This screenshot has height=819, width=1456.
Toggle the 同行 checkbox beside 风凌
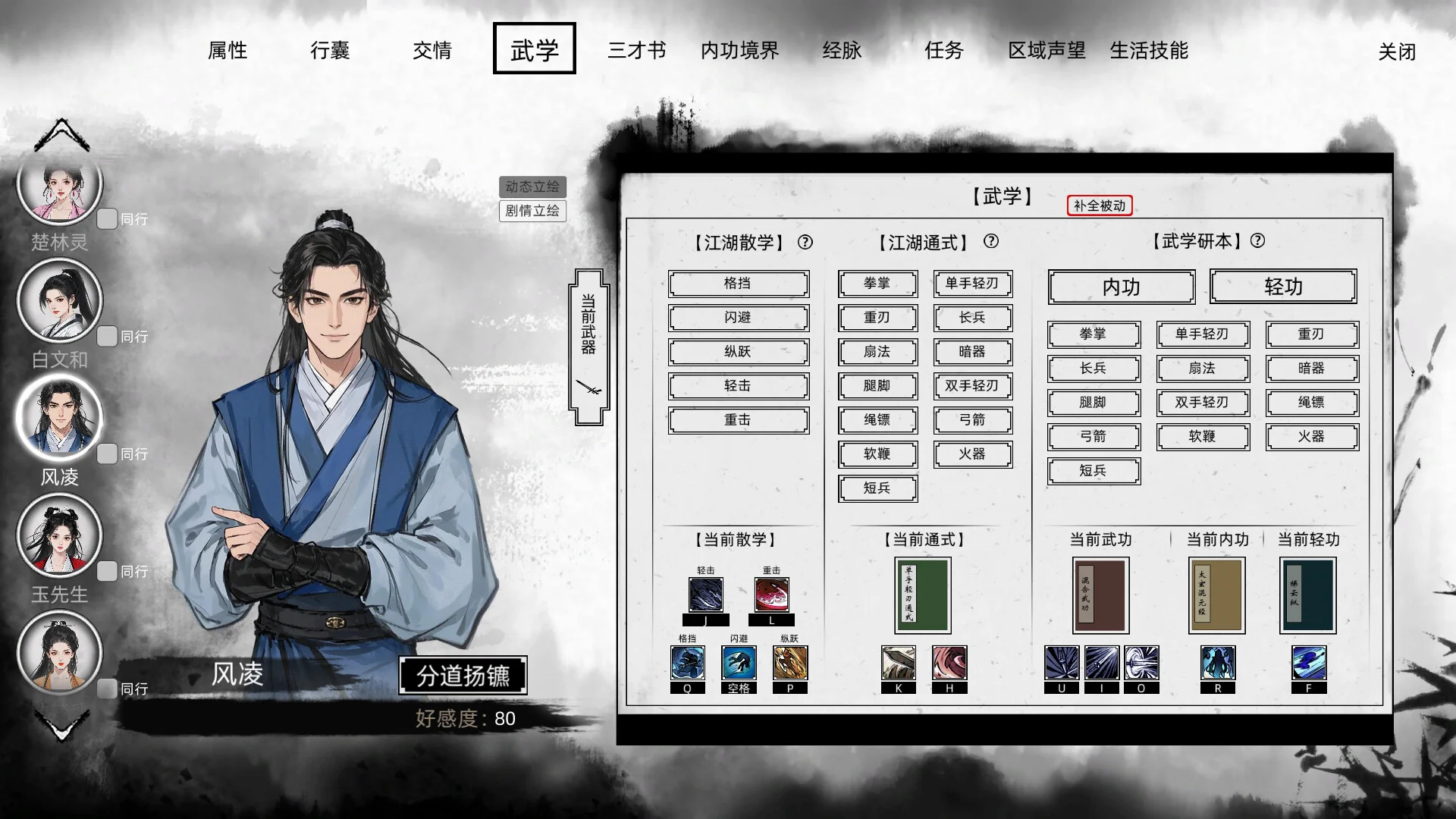pos(107,453)
